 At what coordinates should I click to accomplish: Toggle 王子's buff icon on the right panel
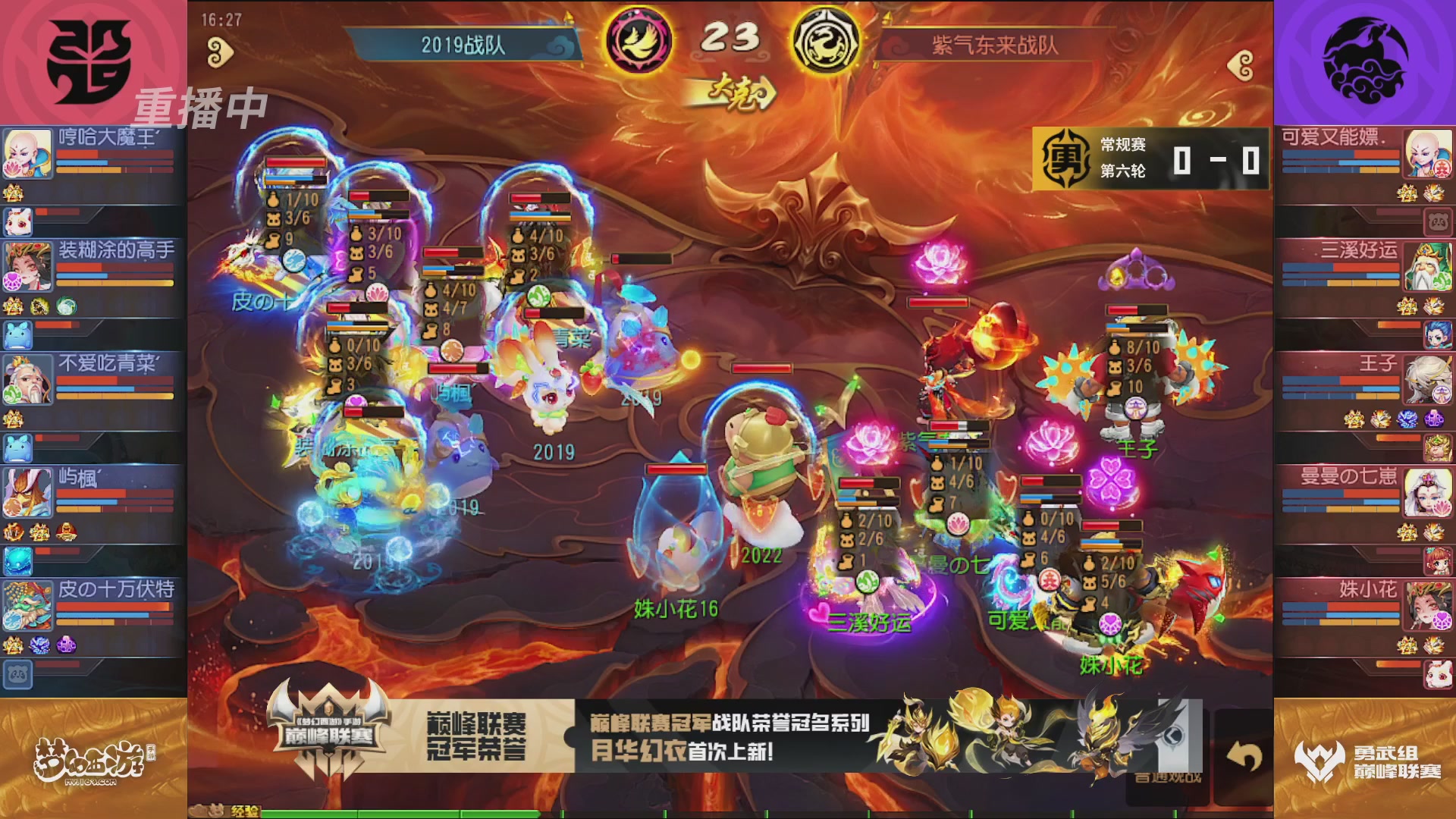[x=1354, y=419]
